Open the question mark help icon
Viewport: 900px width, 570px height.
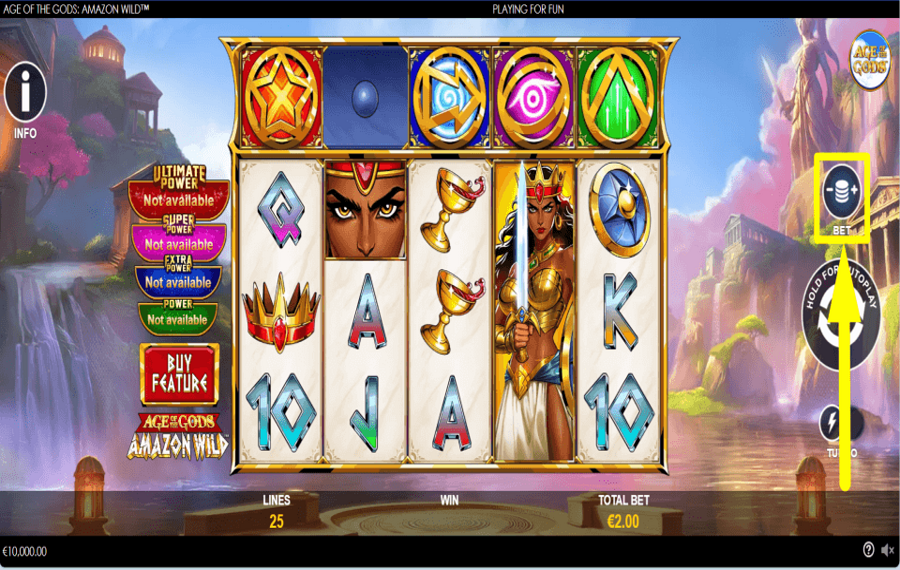coord(868,550)
